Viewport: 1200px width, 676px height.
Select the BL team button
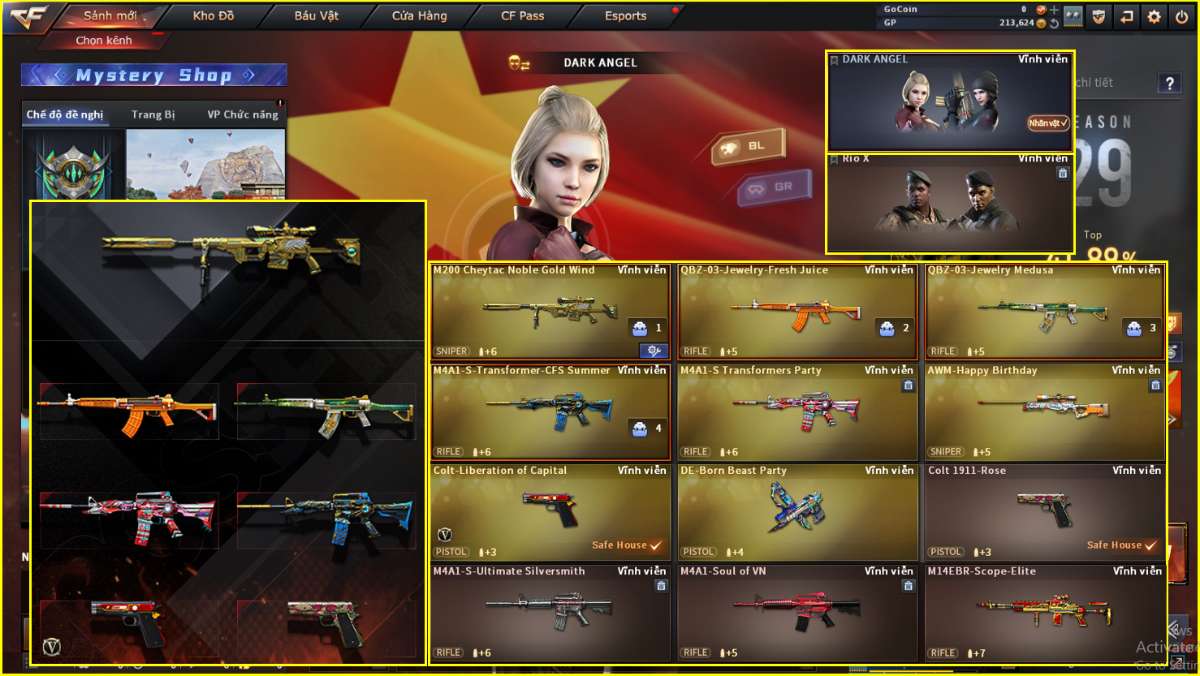(748, 146)
